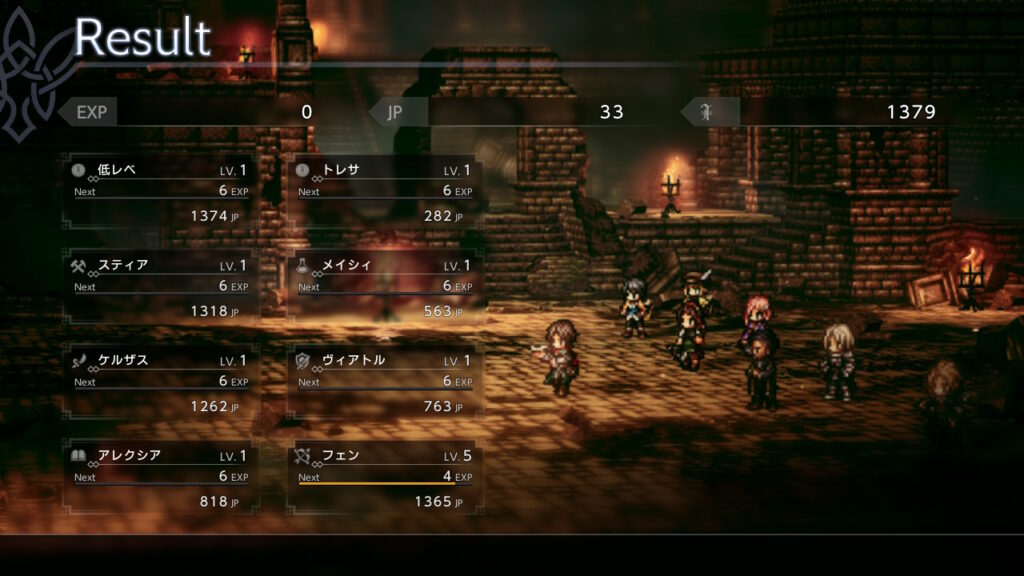Click the アレクシア character result panel

pyautogui.click(x=160, y=477)
